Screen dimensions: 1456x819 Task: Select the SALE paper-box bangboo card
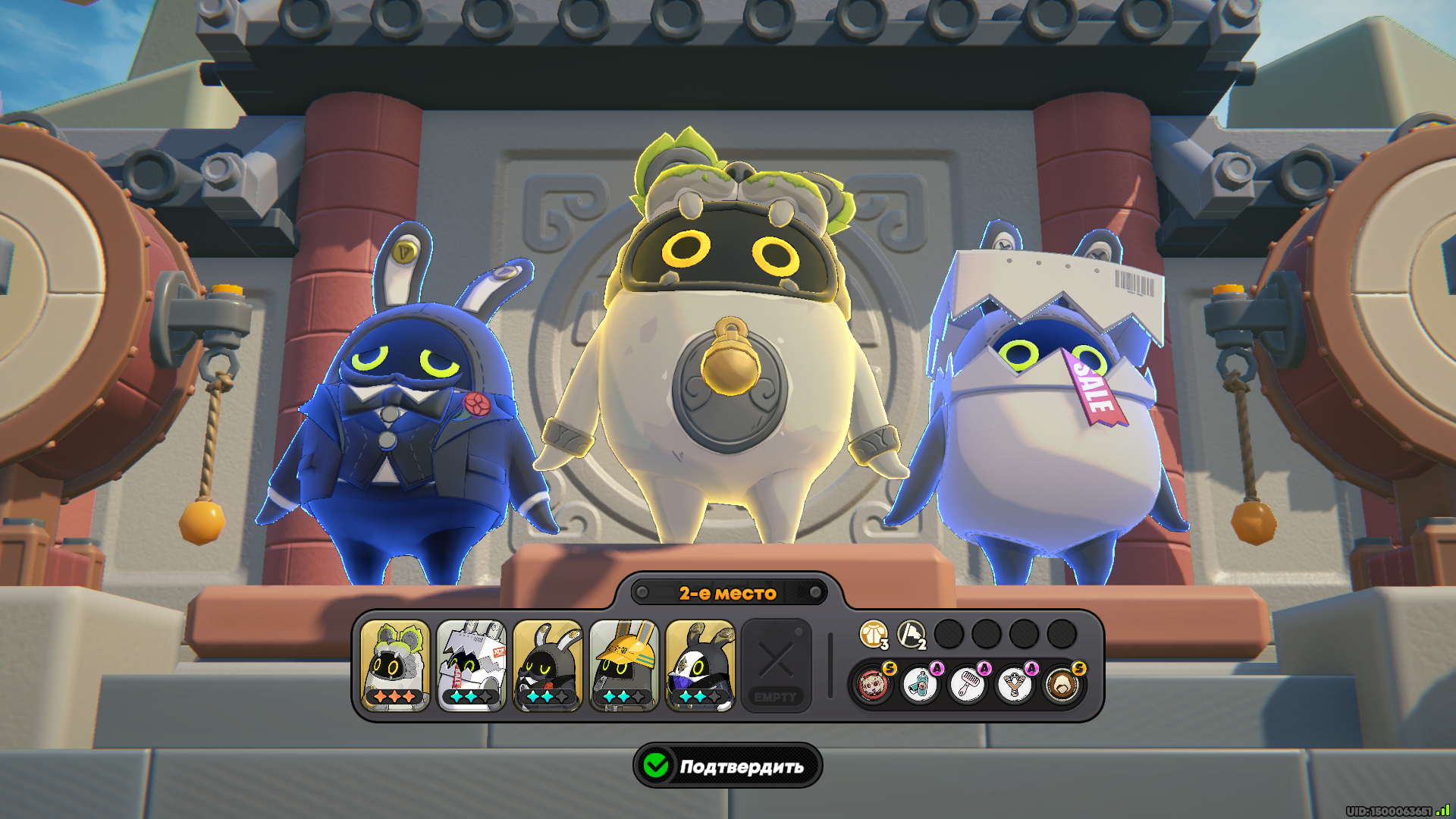coord(471,665)
